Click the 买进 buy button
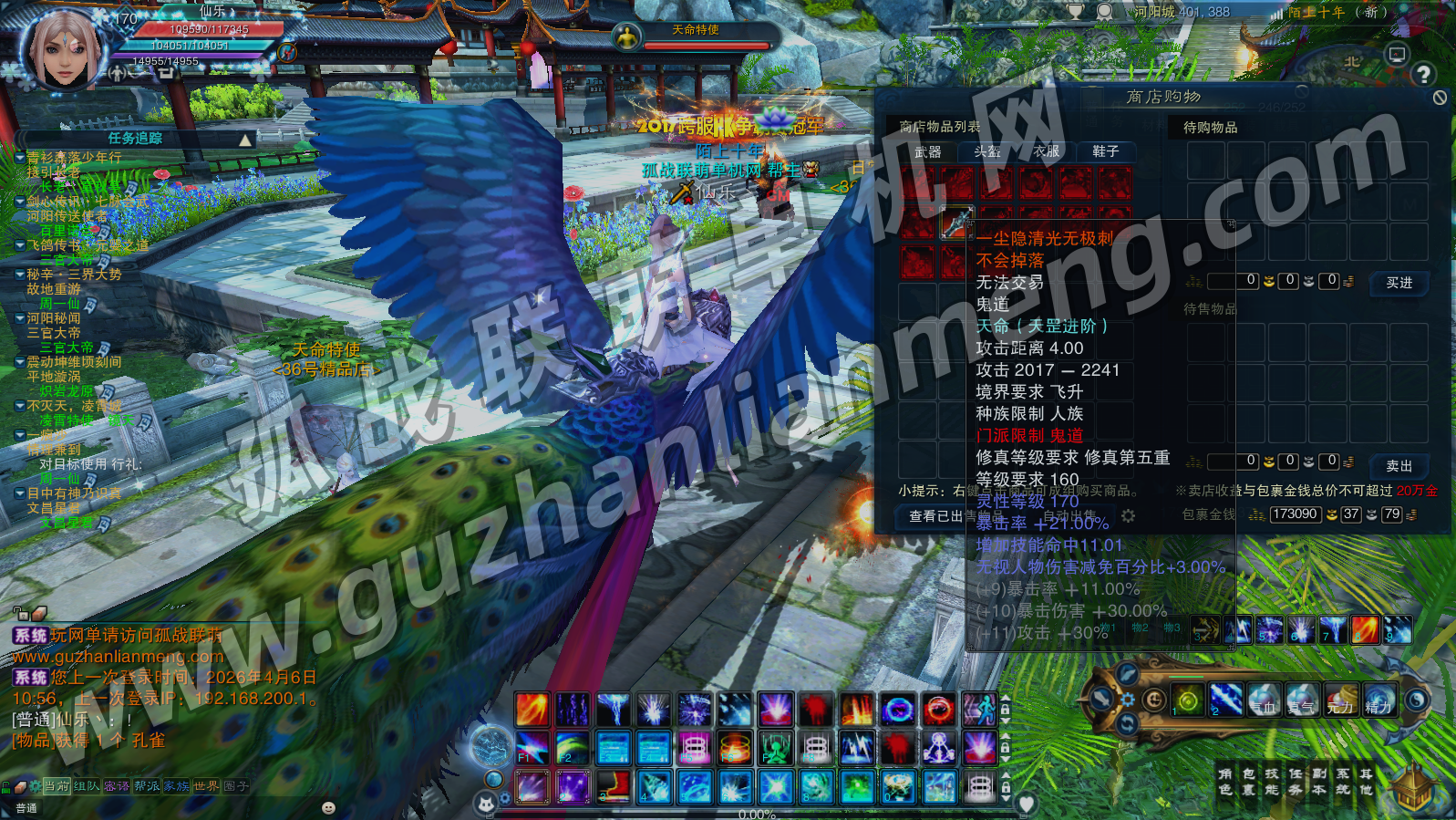1456x820 pixels. click(1399, 283)
